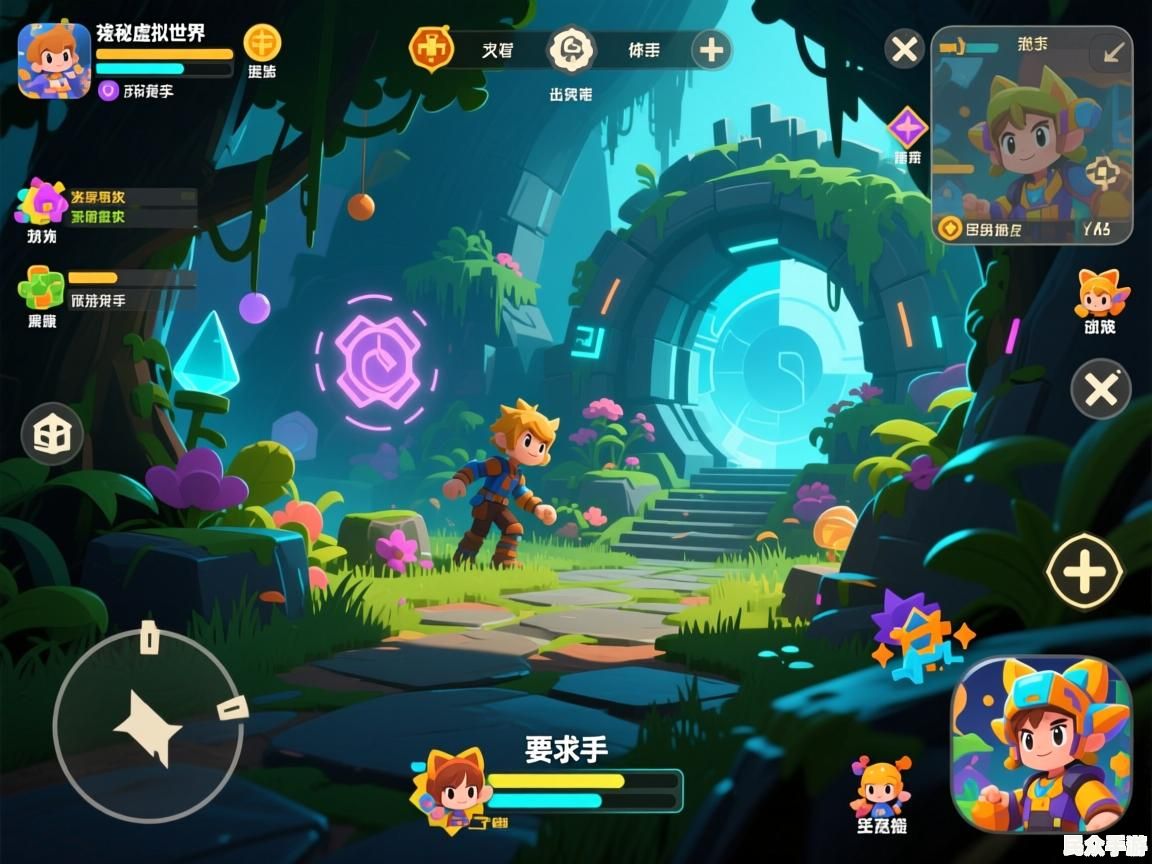Select the orange shield cross icon

(431, 49)
